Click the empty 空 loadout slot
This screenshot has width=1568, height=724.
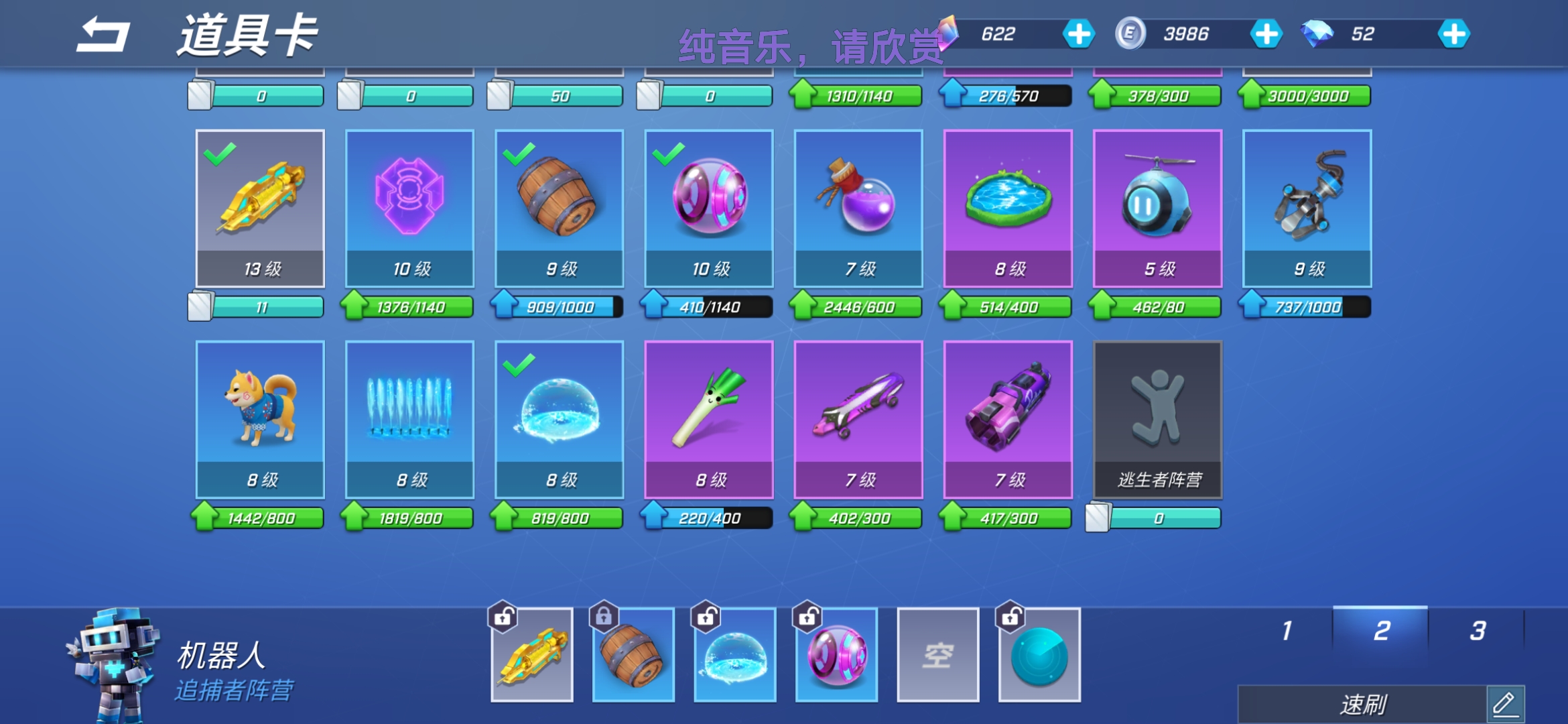coord(937,654)
